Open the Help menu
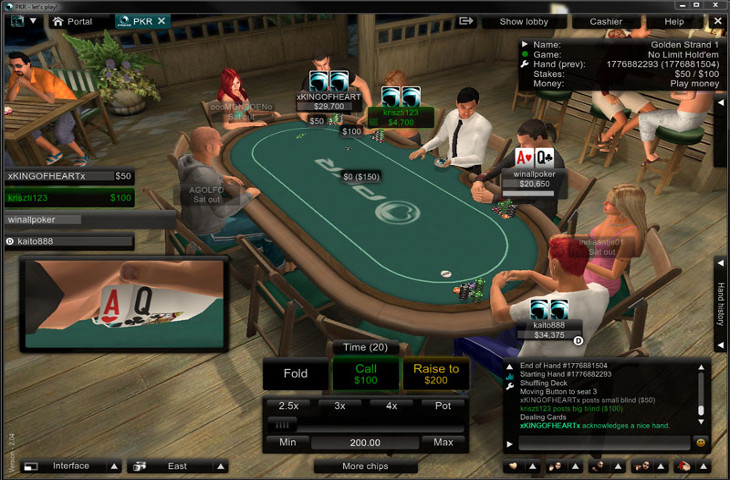 tap(674, 21)
